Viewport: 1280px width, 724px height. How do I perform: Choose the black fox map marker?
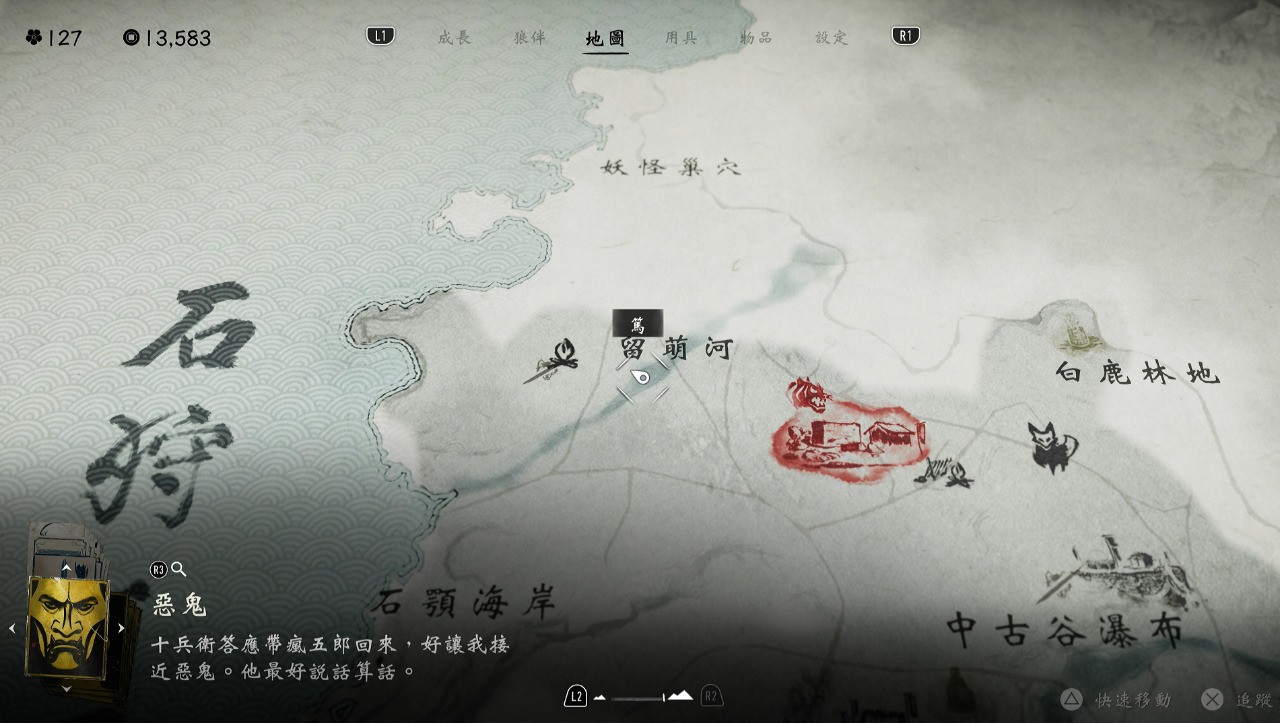(x=1050, y=446)
